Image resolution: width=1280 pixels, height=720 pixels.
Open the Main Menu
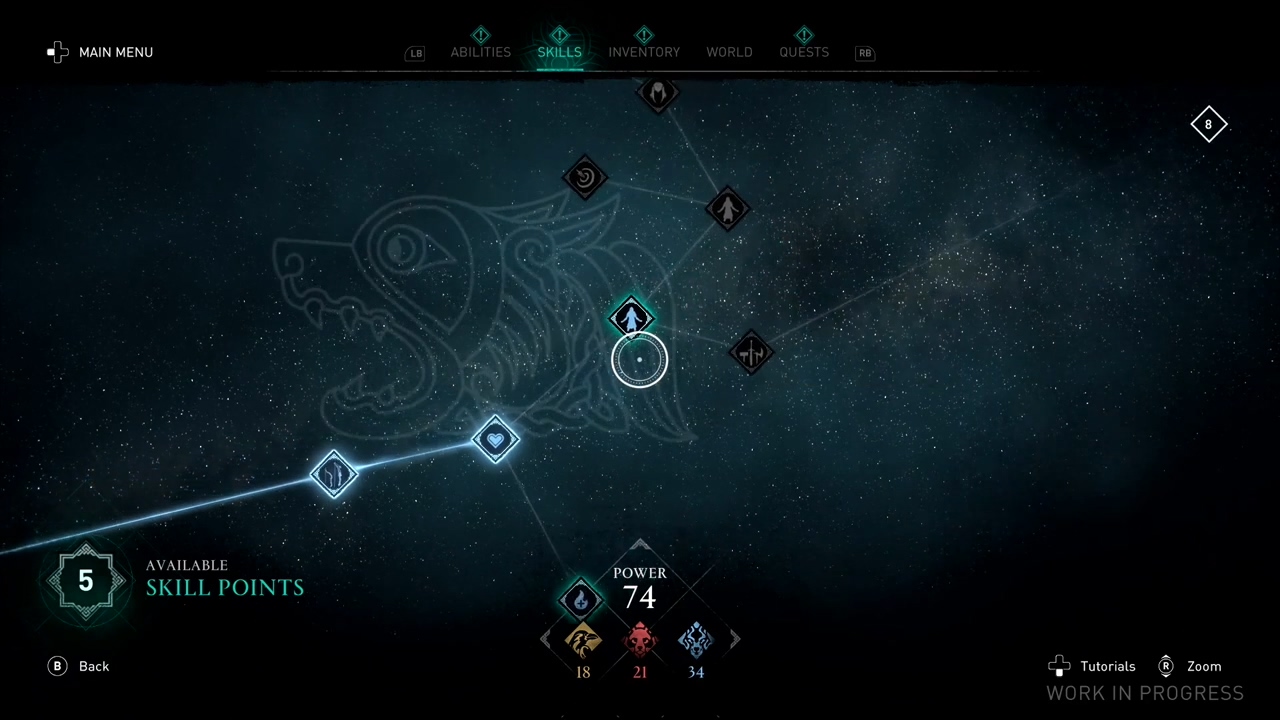click(x=115, y=52)
